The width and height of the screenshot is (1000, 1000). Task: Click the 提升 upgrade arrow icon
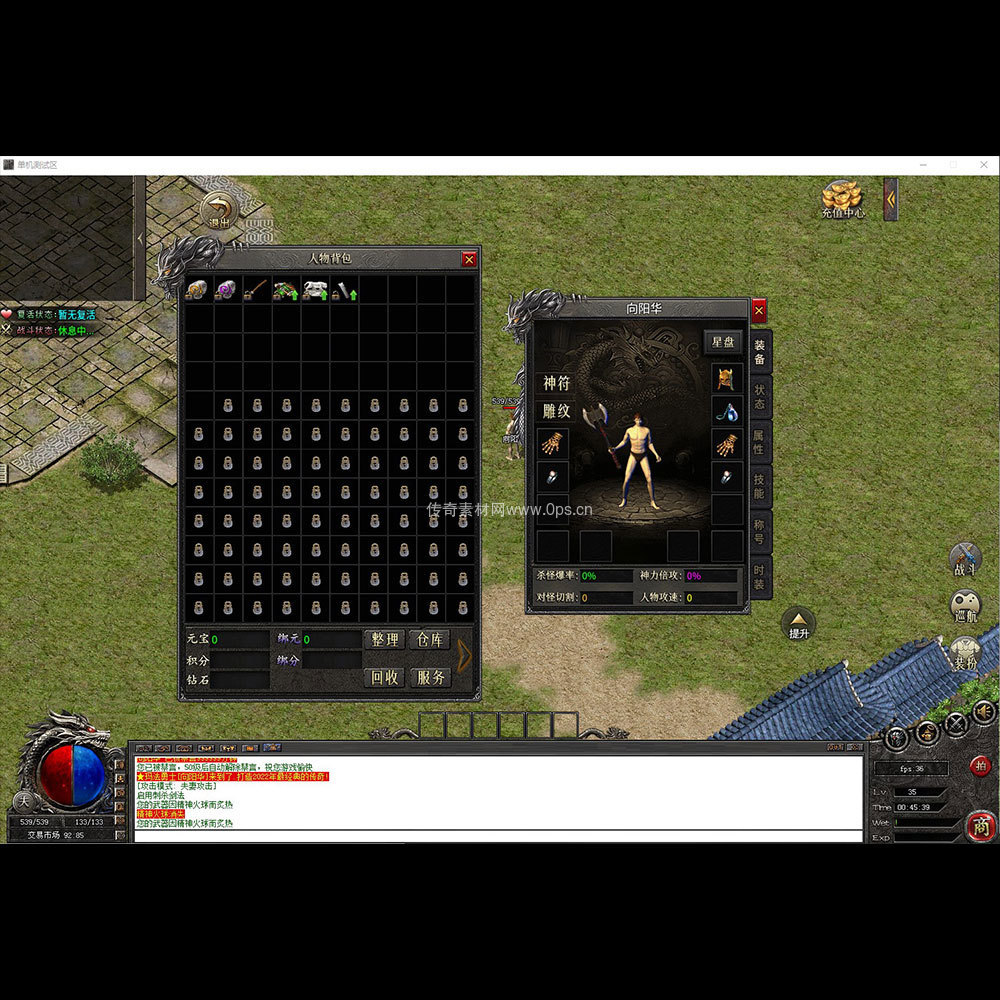click(x=798, y=622)
